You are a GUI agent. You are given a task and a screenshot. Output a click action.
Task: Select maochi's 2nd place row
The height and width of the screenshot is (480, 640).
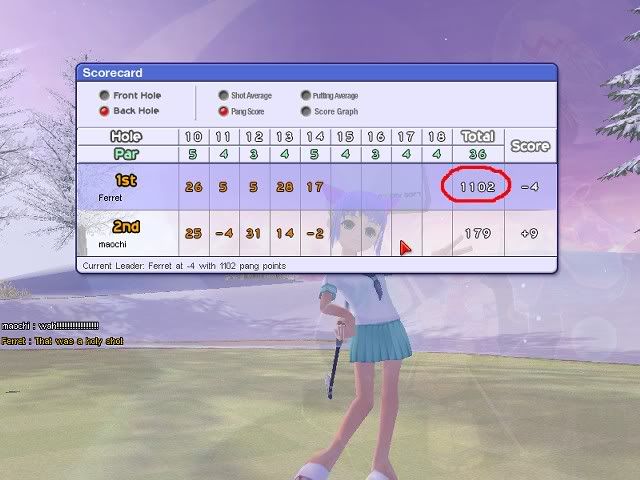pyautogui.click(x=127, y=233)
